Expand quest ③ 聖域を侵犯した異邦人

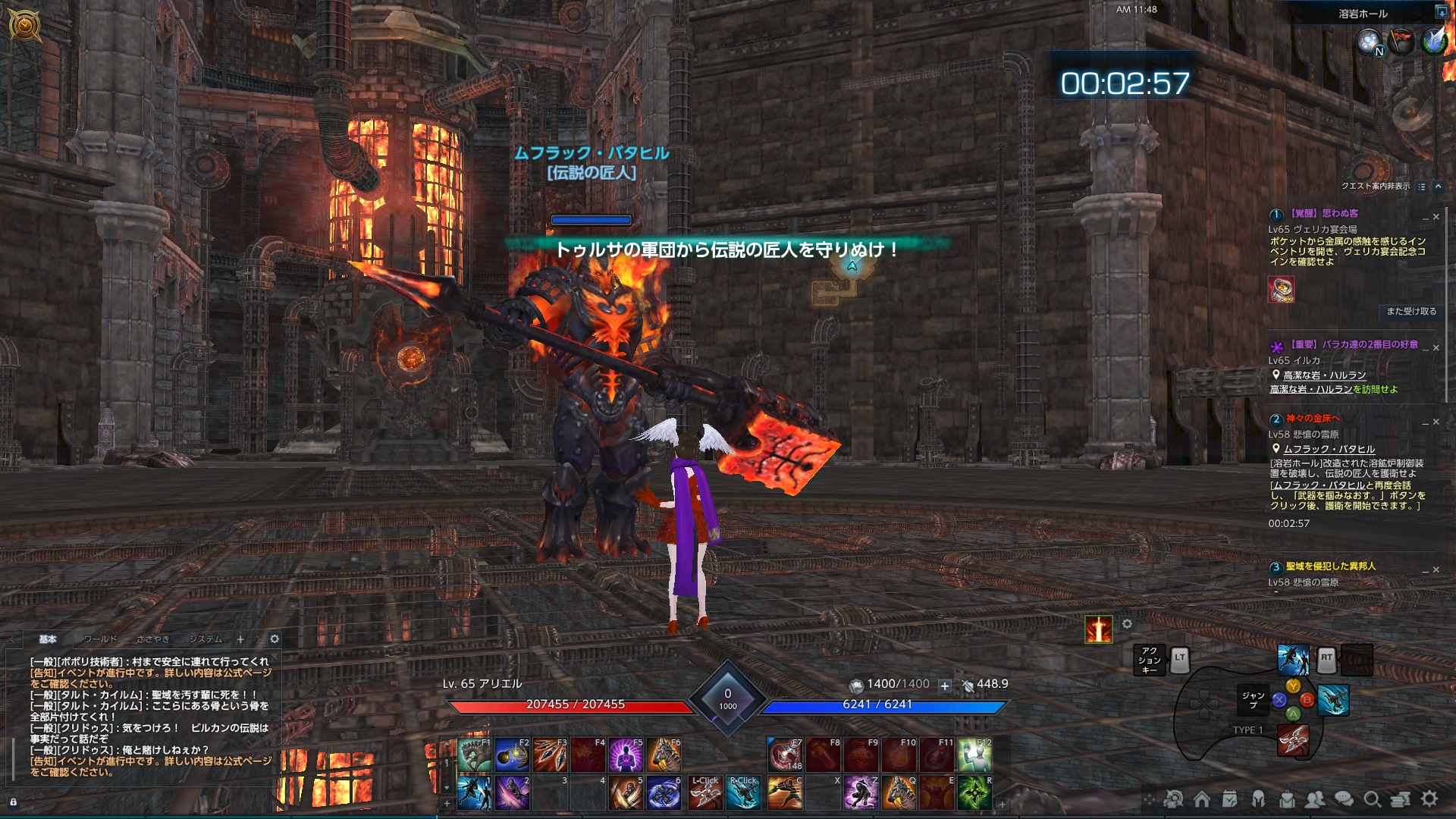coord(1425,570)
